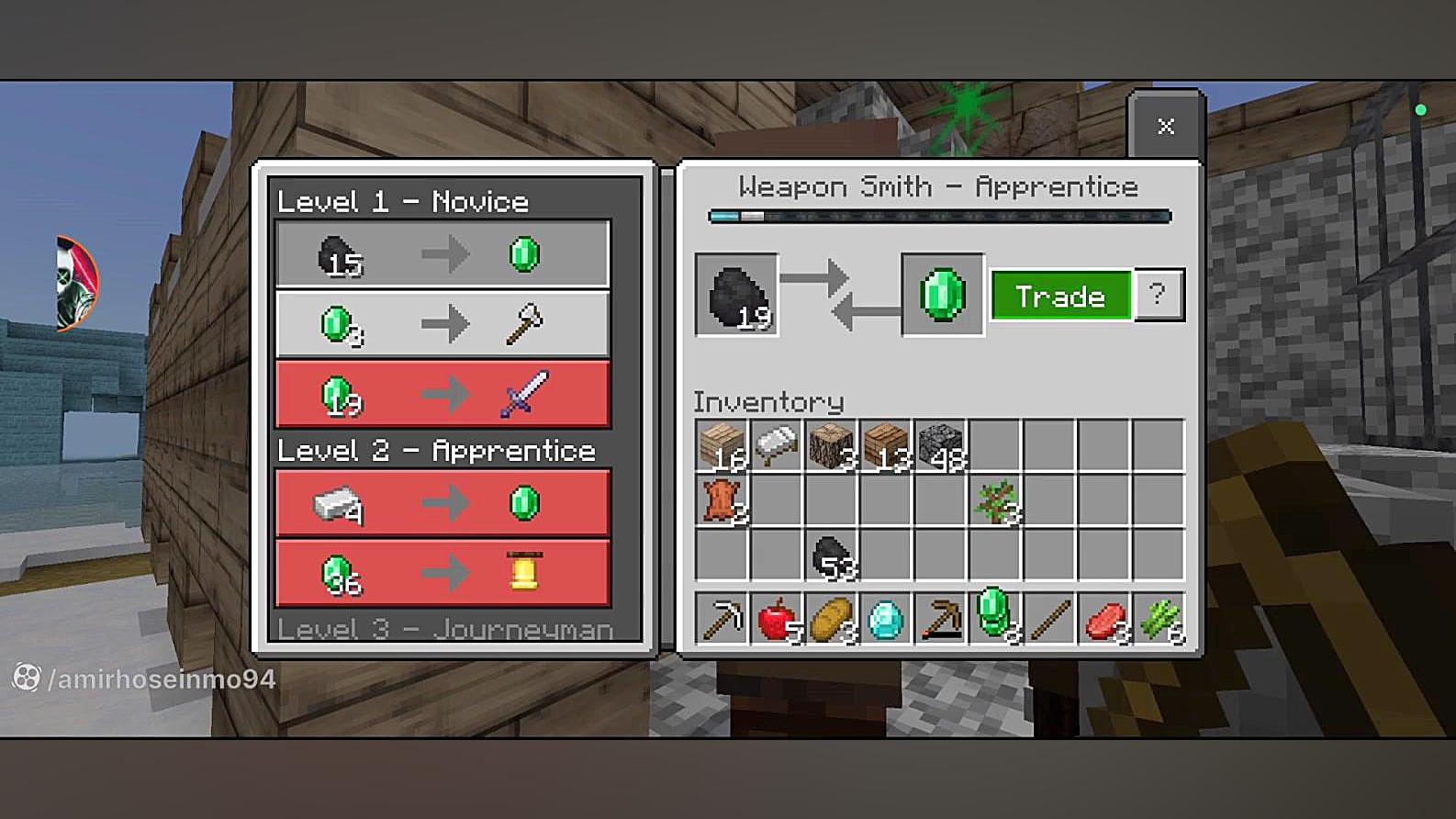The width and height of the screenshot is (1456, 819).
Task: Choose the emeralds for iron axe trade
Action: click(x=442, y=324)
